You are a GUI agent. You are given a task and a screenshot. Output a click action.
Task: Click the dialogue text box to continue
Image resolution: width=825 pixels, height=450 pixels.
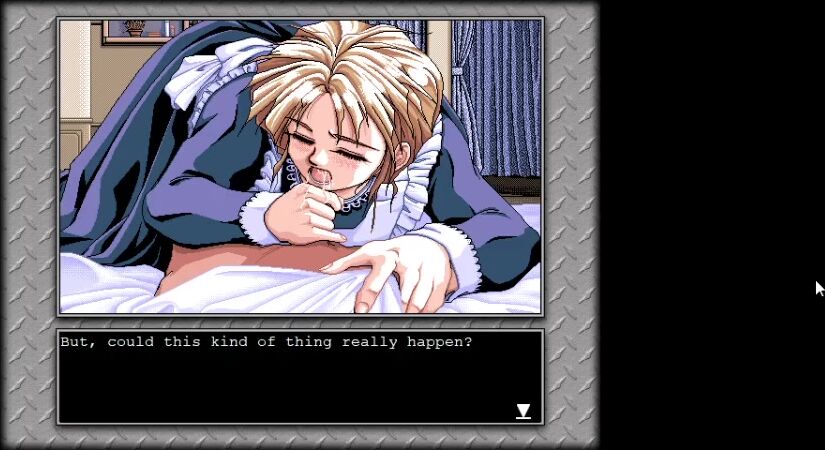299,378
